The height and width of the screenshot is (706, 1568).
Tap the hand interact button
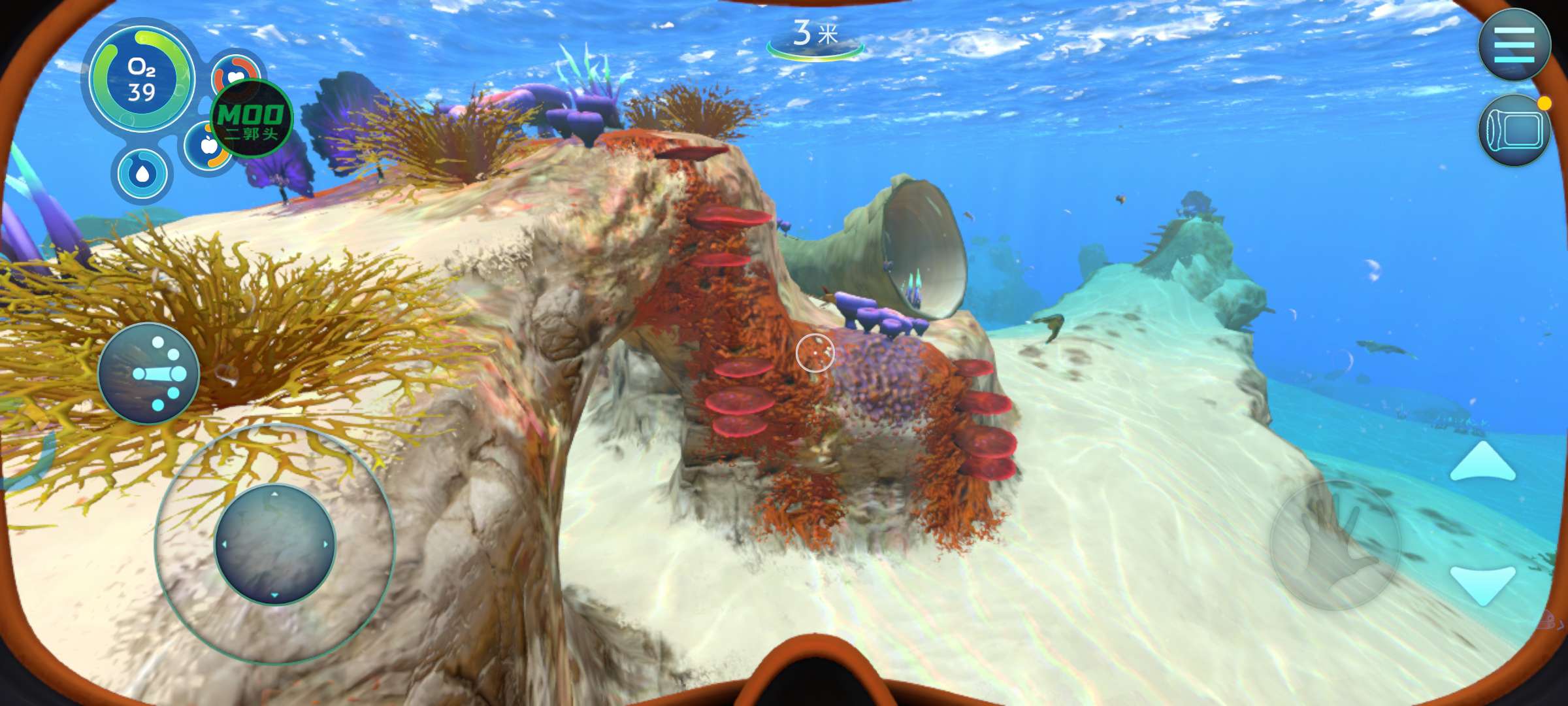point(1334,545)
